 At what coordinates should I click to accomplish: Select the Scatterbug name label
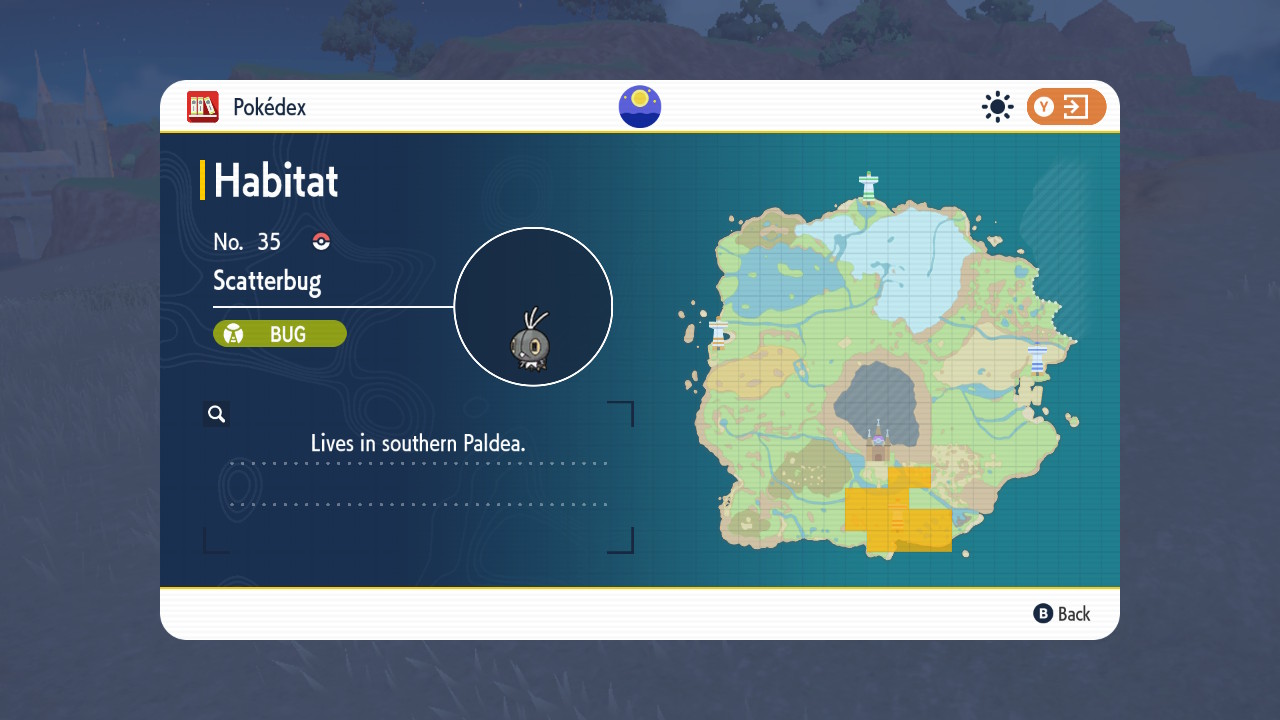pos(267,281)
